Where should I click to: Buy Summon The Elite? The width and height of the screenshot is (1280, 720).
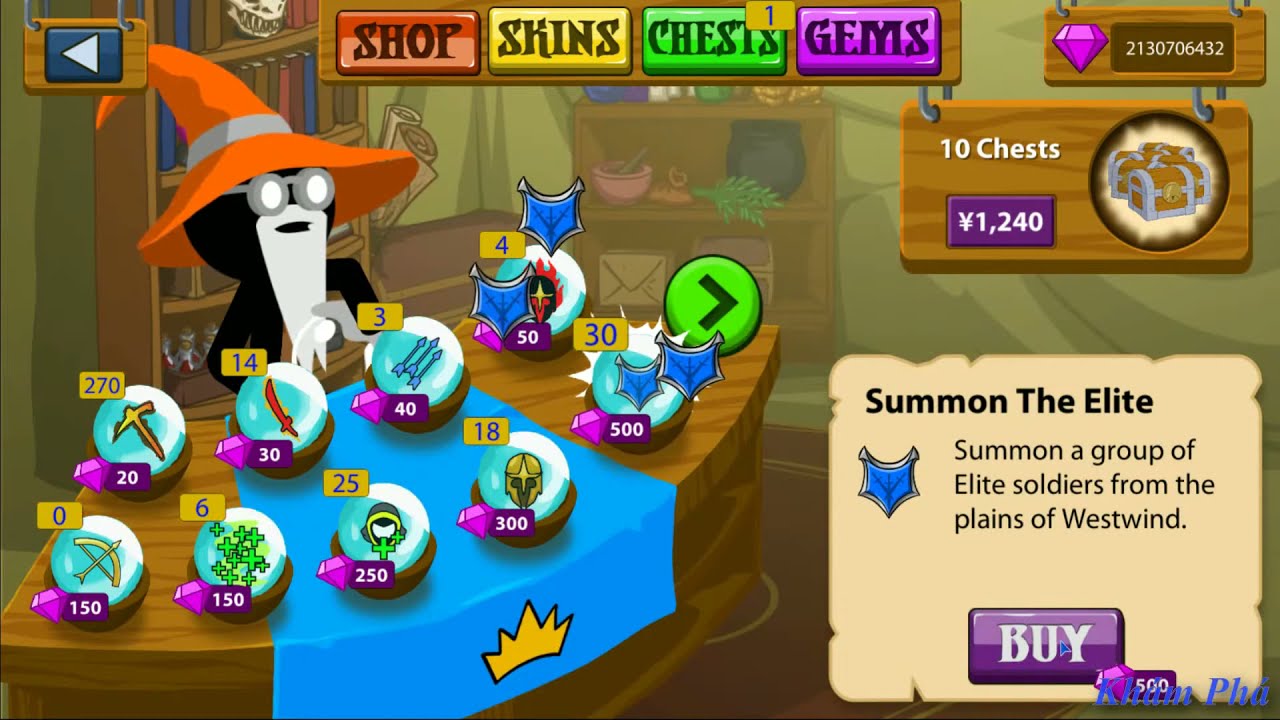pyautogui.click(x=1045, y=644)
